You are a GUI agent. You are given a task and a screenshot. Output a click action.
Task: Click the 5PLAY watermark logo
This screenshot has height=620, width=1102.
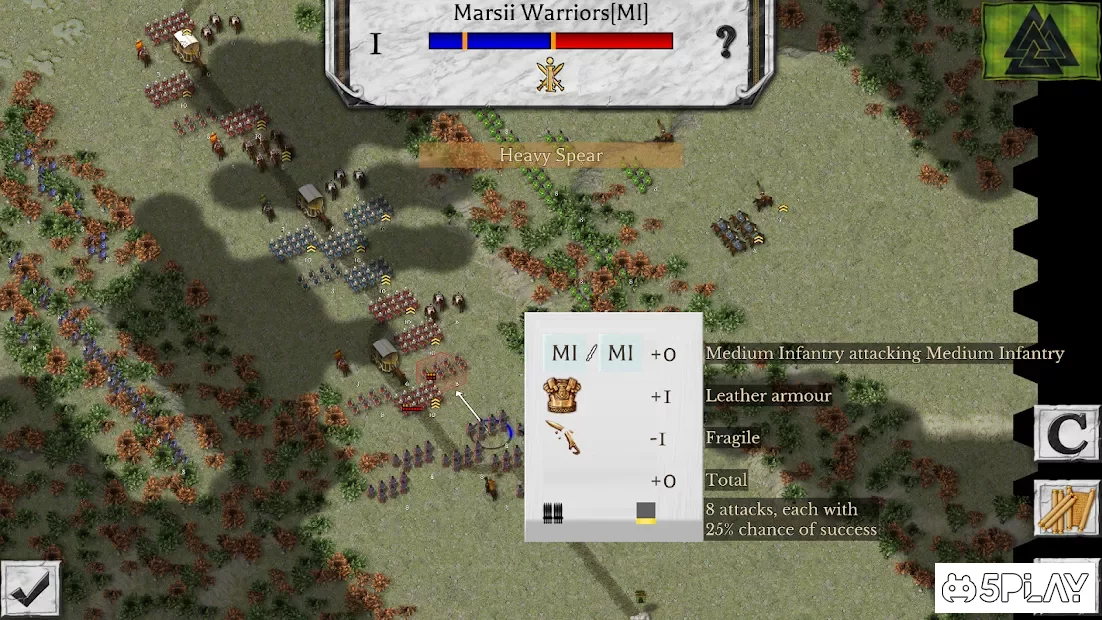pyautogui.click(x=1017, y=588)
